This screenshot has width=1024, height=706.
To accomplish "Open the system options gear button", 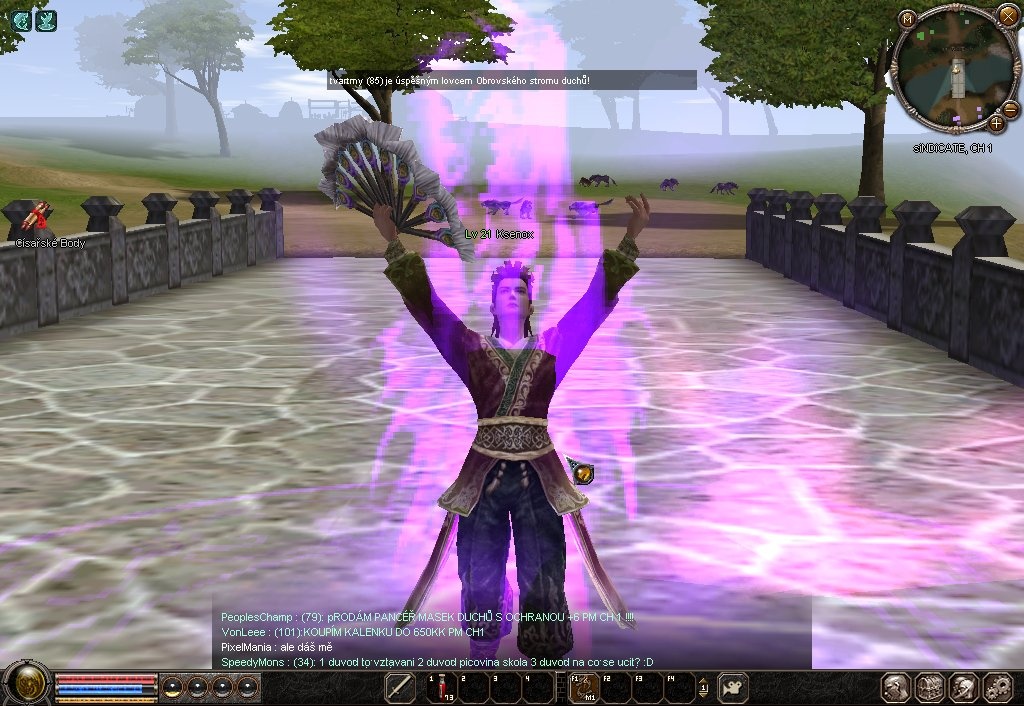I will click(997, 687).
